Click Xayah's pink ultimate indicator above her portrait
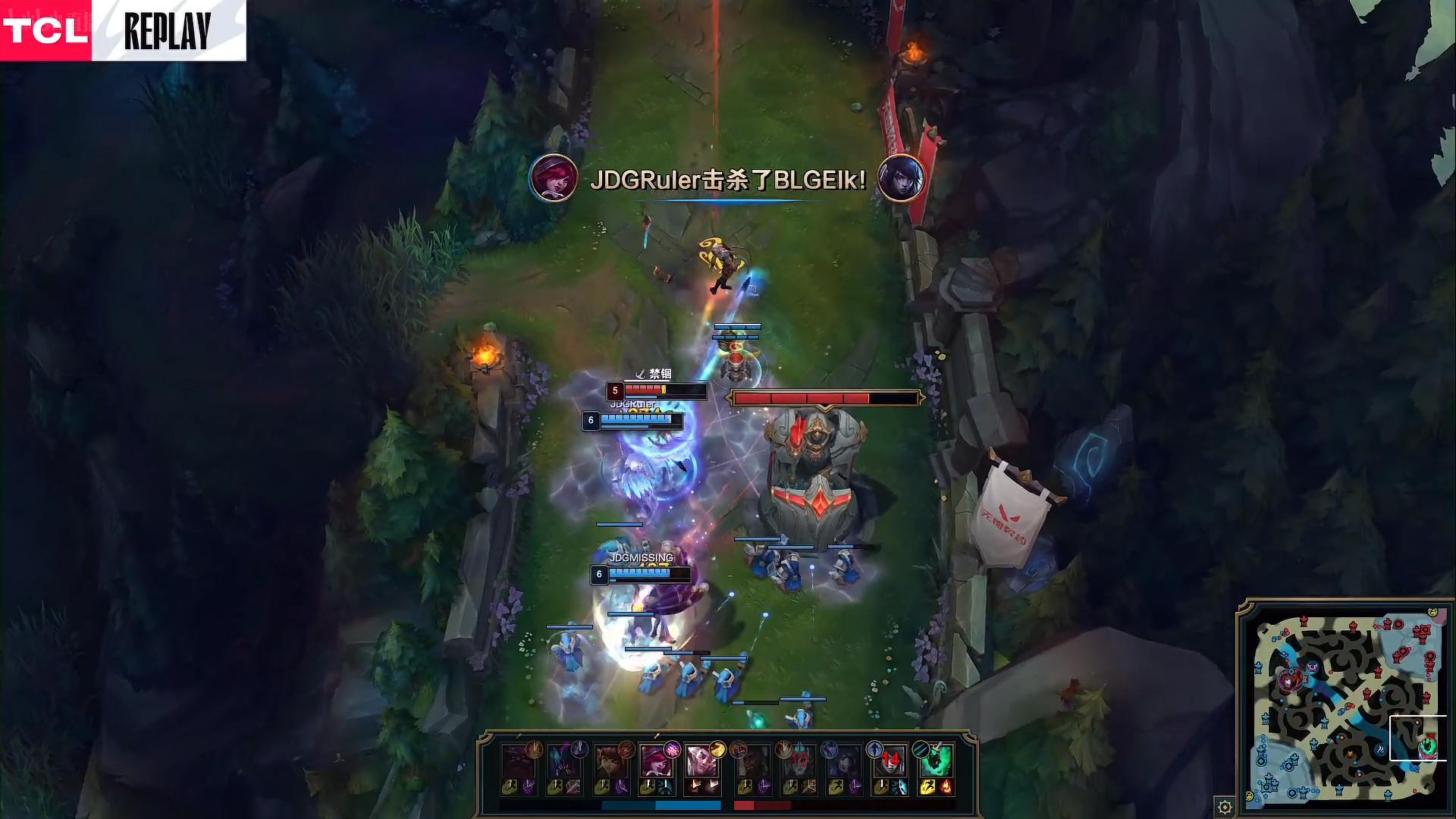 [x=672, y=751]
